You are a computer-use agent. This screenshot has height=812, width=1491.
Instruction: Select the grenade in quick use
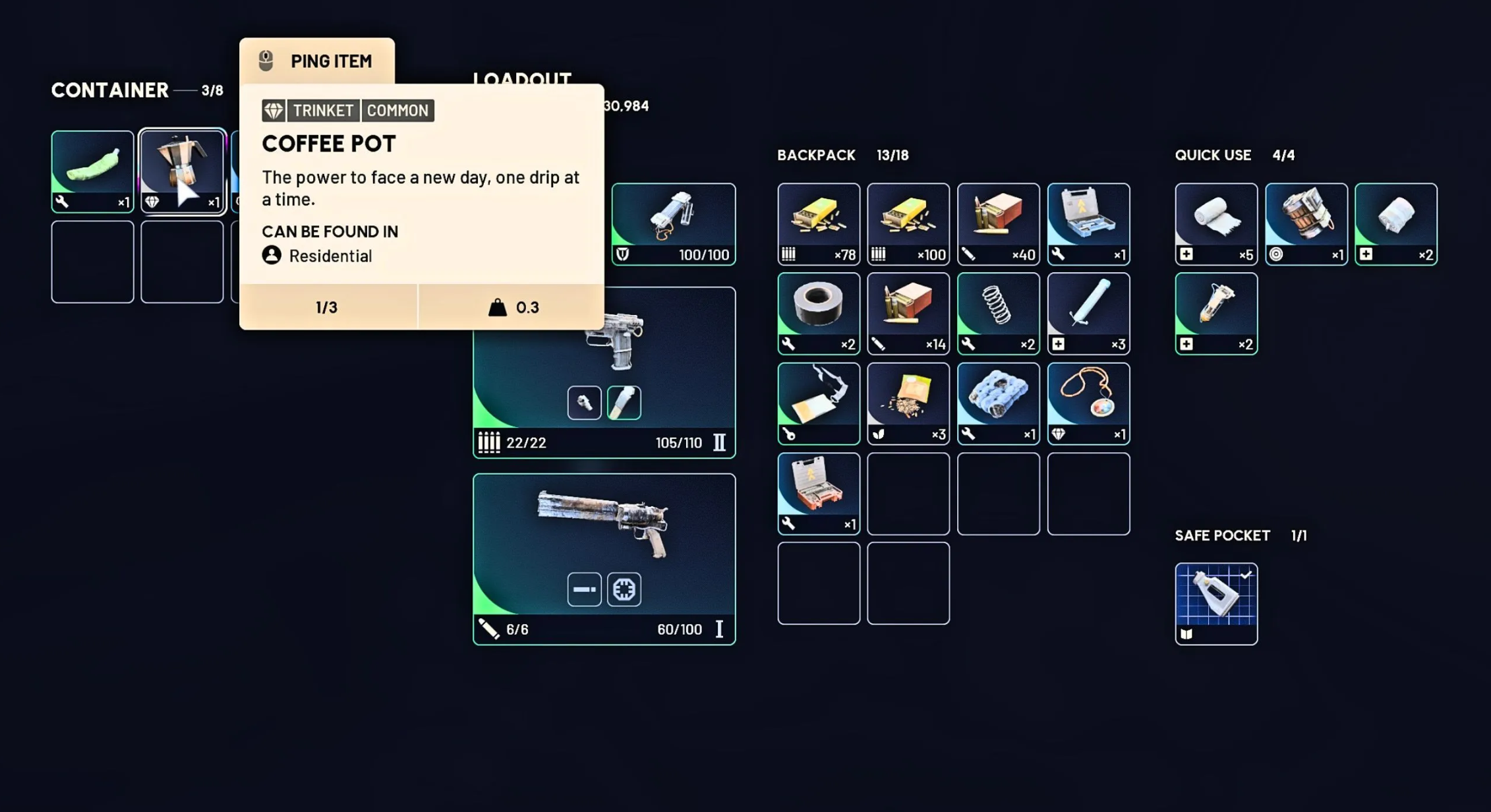tap(1305, 223)
